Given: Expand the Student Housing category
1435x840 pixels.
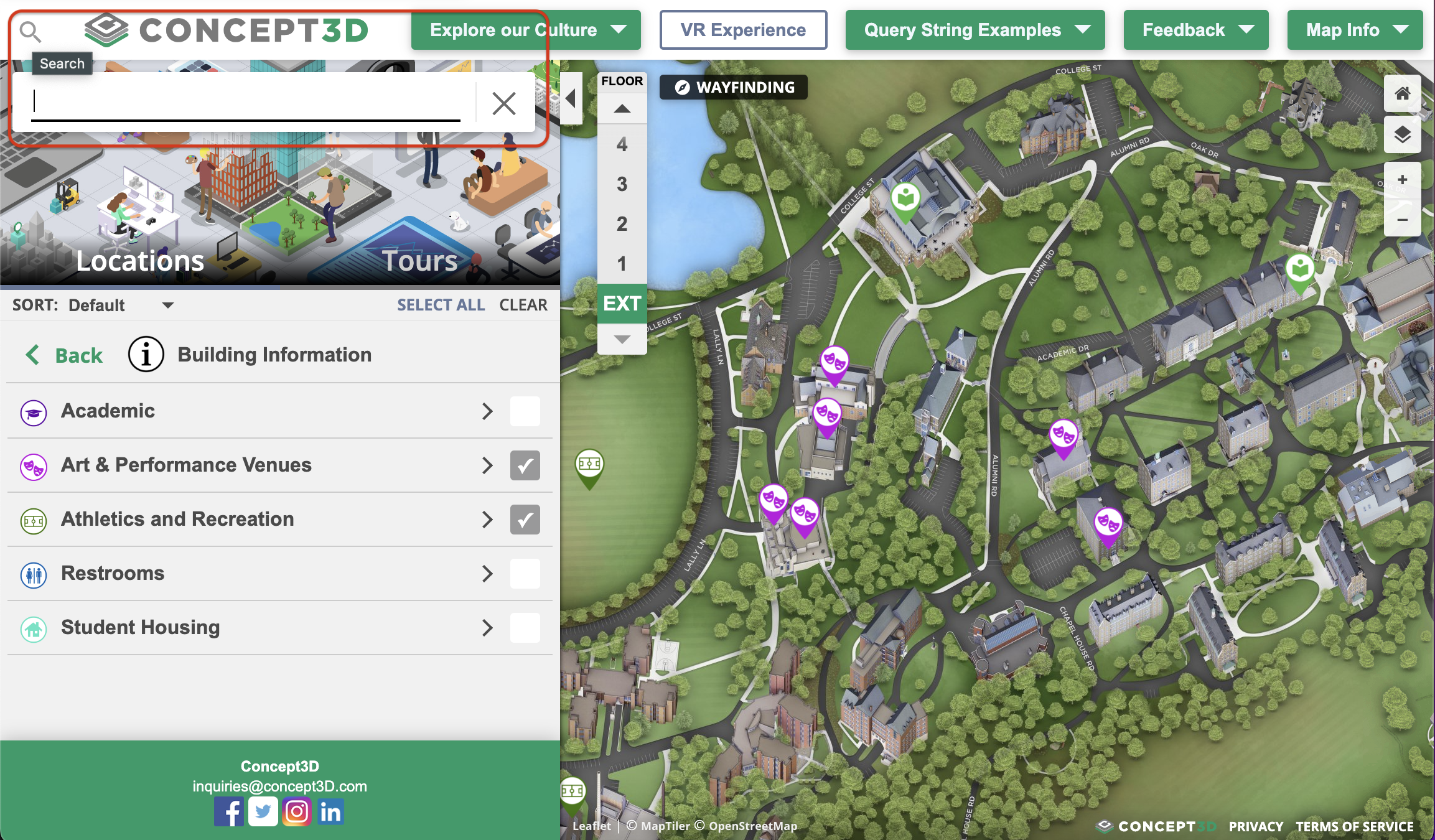Looking at the screenshot, I should tap(487, 628).
